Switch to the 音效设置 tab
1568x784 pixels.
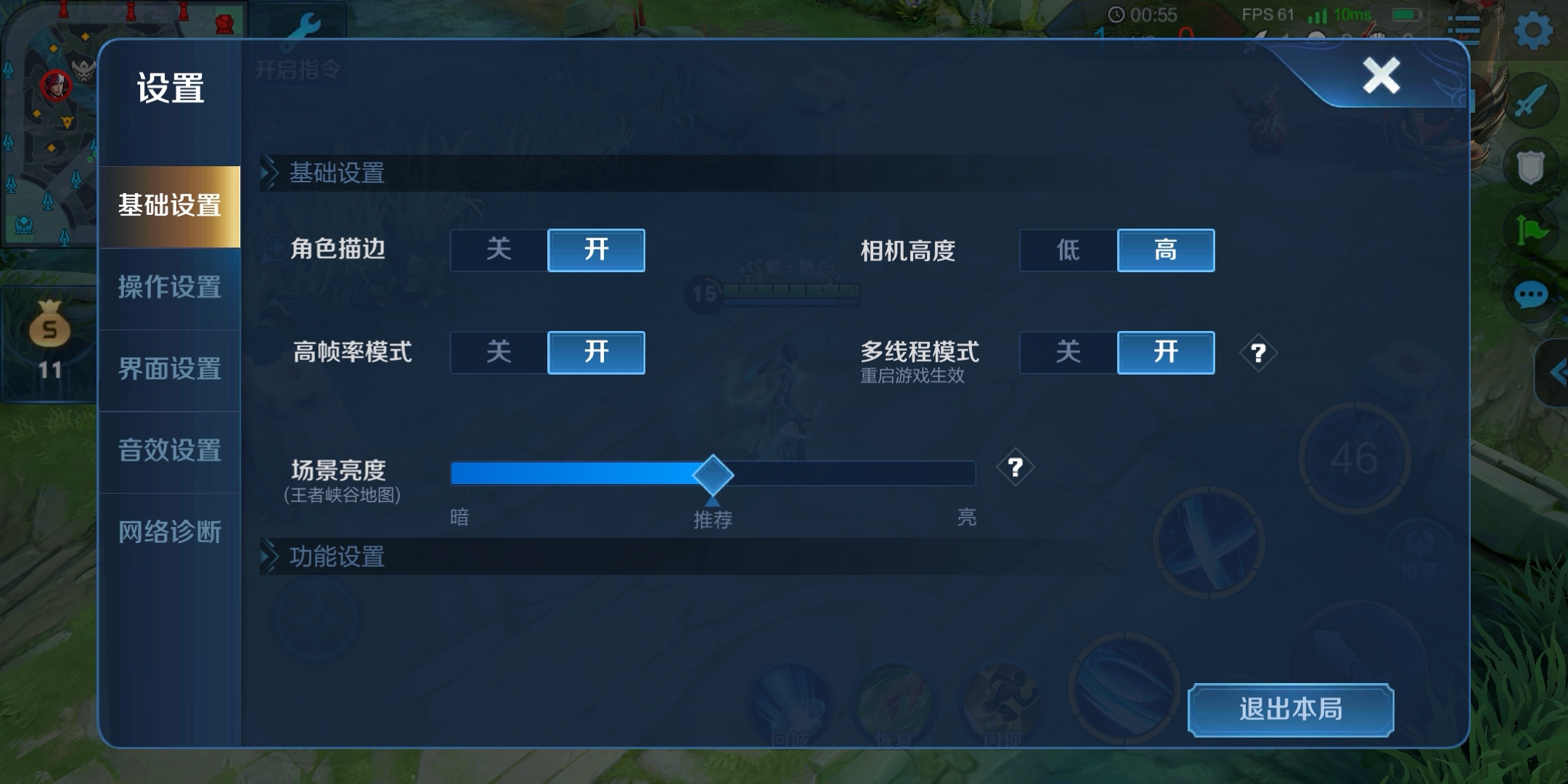pyautogui.click(x=169, y=451)
